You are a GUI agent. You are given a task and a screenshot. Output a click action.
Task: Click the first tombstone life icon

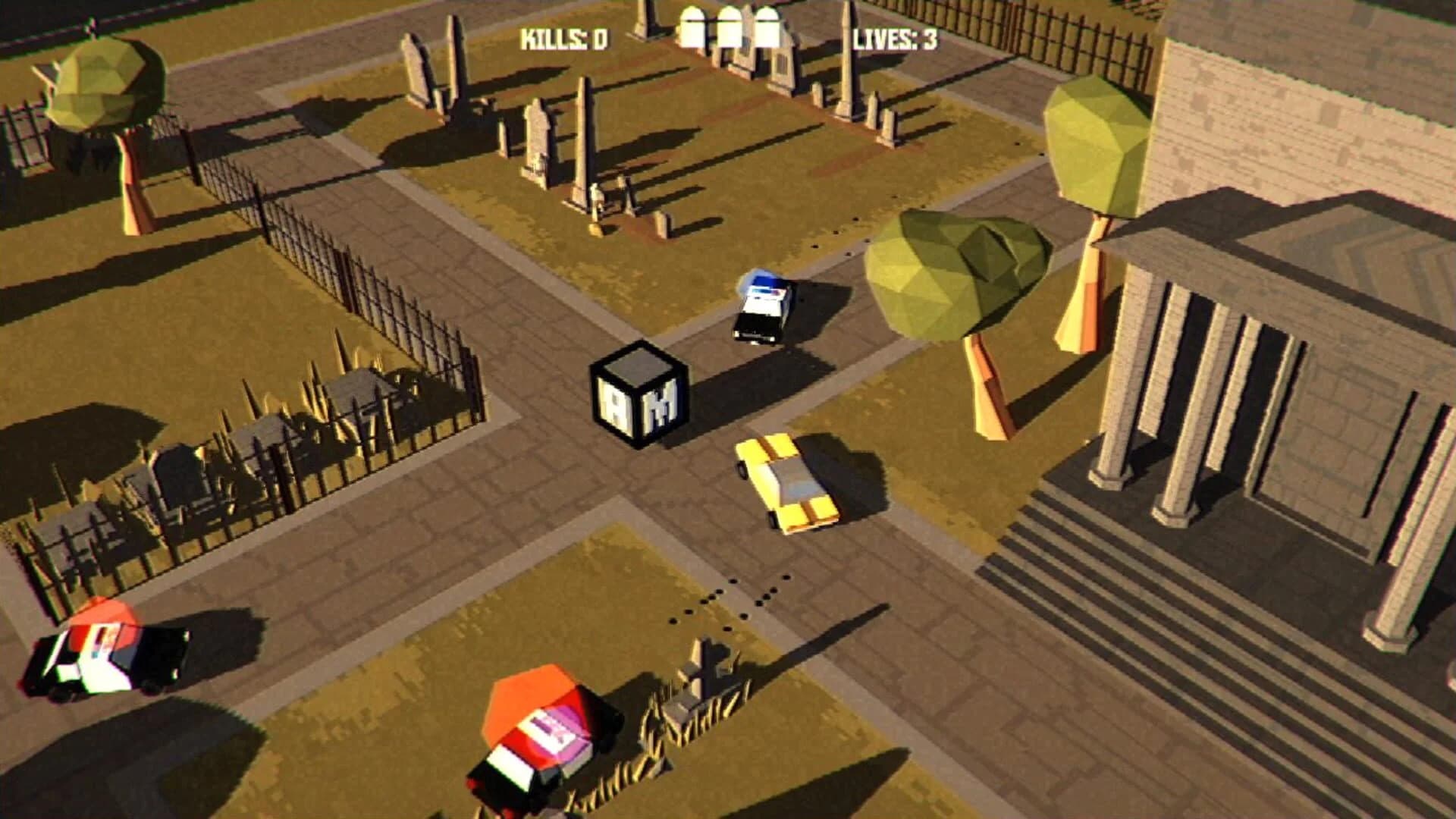coord(694,28)
